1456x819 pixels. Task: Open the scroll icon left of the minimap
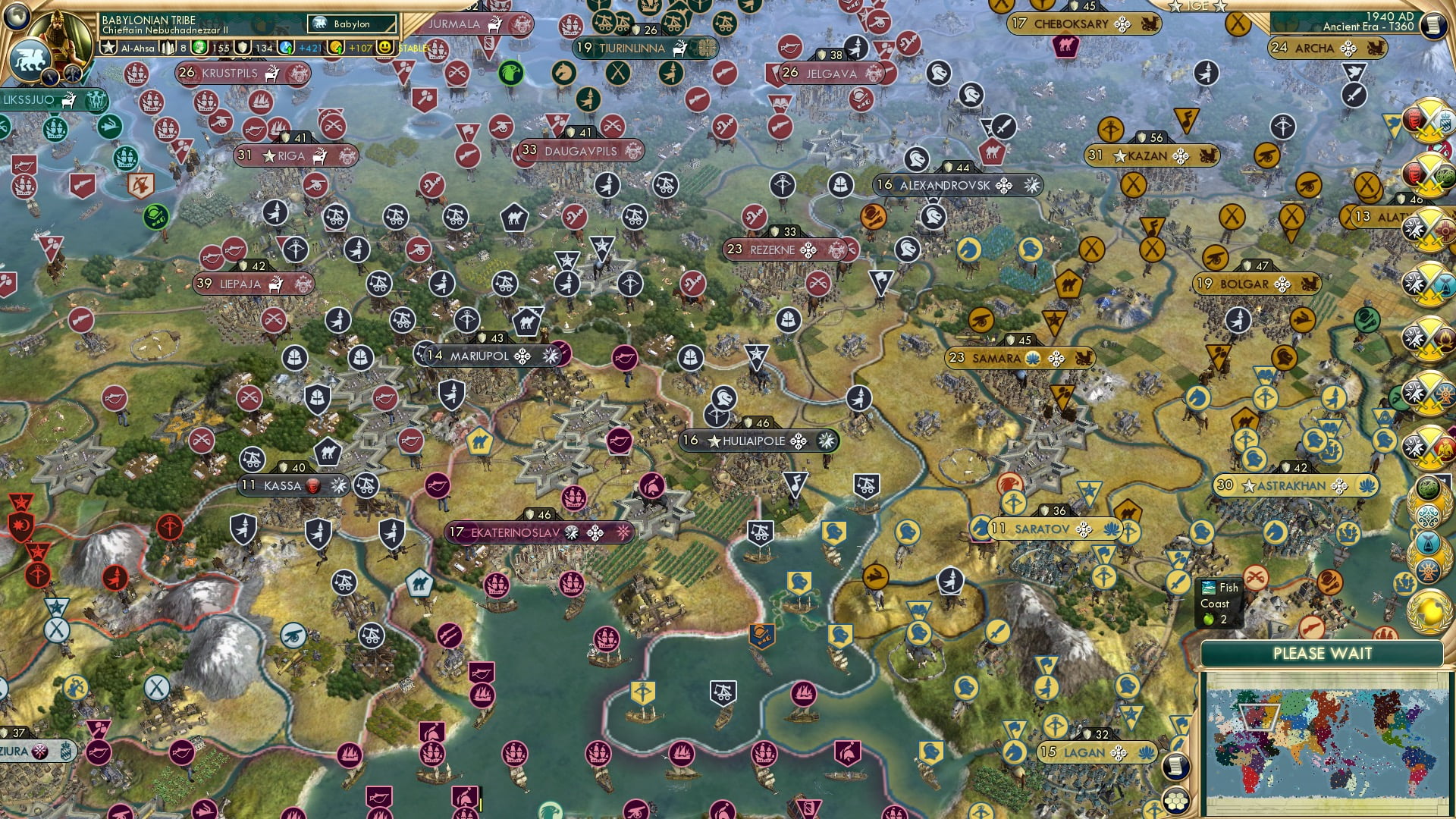[1174, 766]
